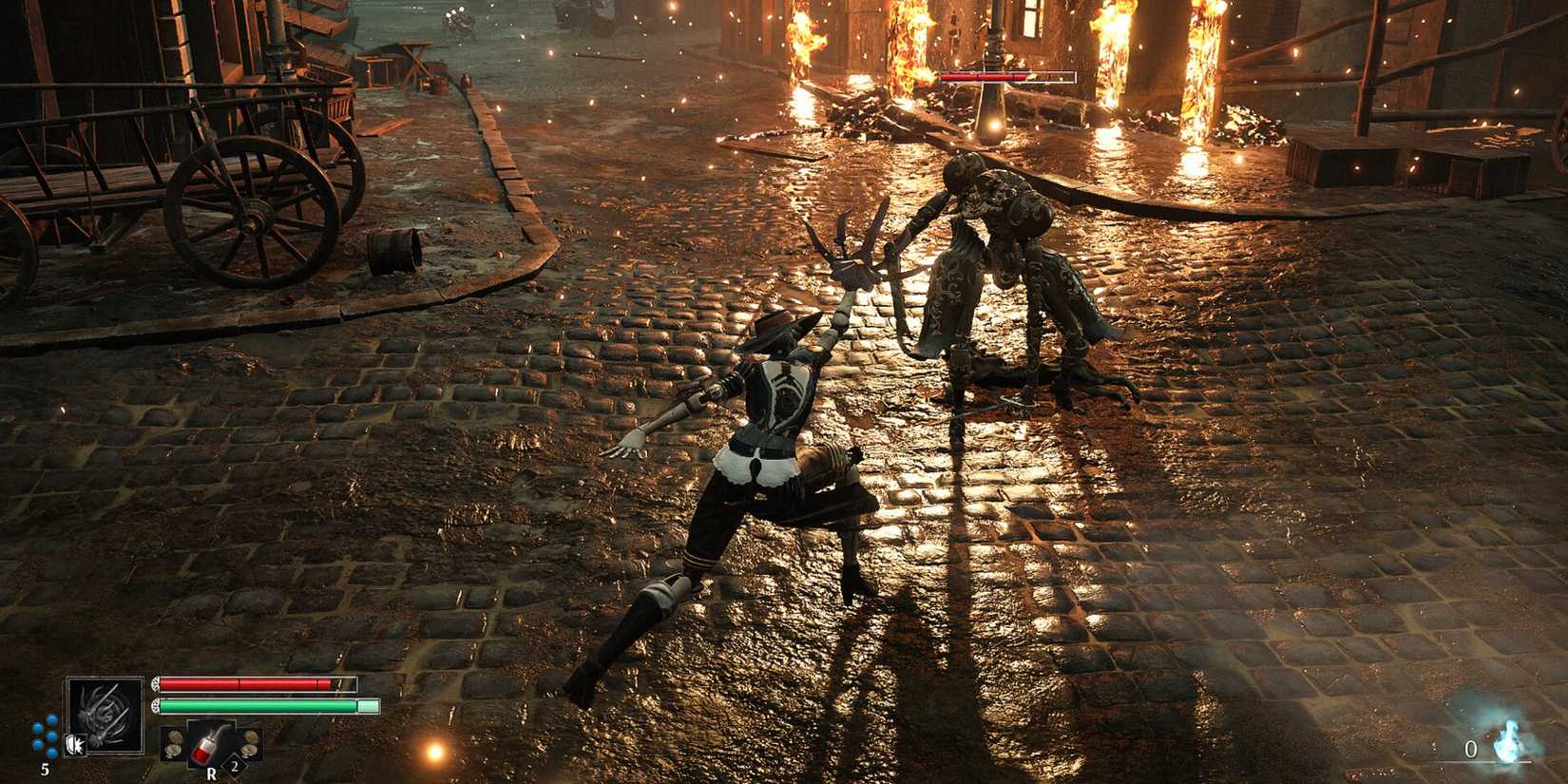Select the speaker-like ability icon near the weapon

pyautogui.click(x=75, y=743)
